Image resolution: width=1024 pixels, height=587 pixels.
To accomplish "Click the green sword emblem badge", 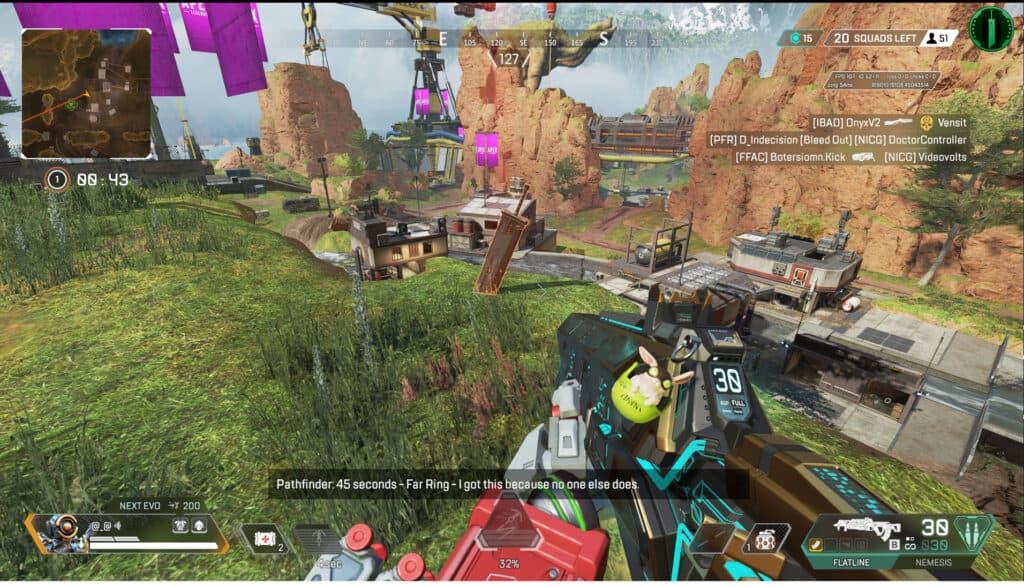I will pos(991,29).
